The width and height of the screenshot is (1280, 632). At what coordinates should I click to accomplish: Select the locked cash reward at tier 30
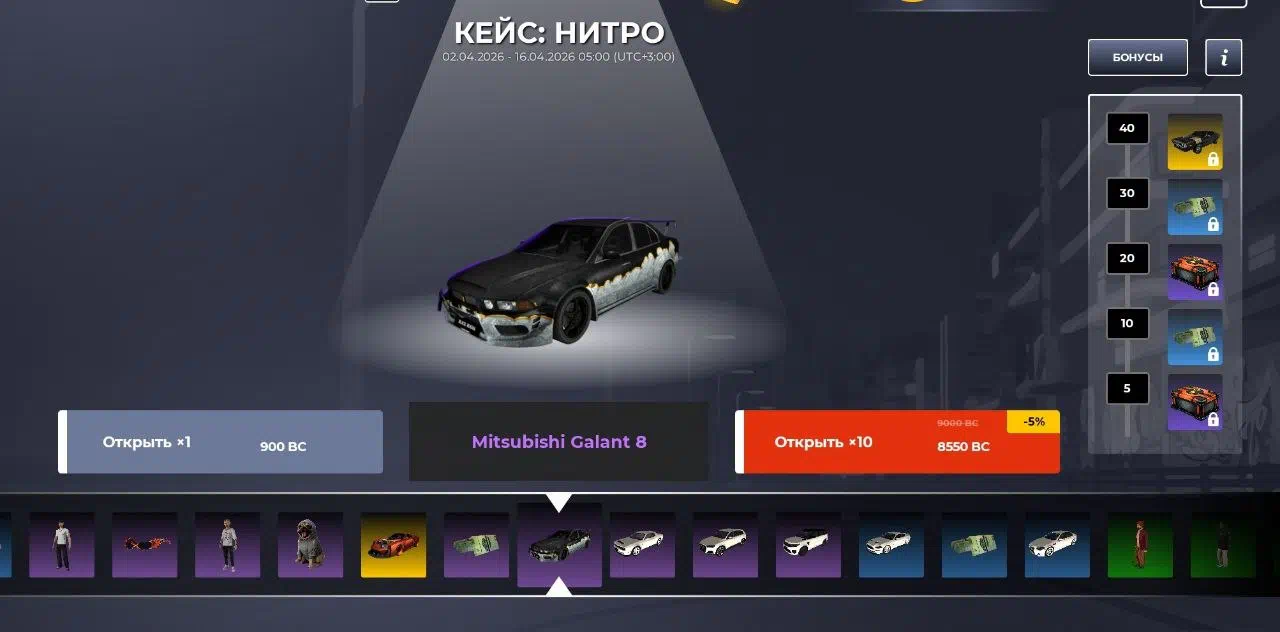tap(1195, 206)
